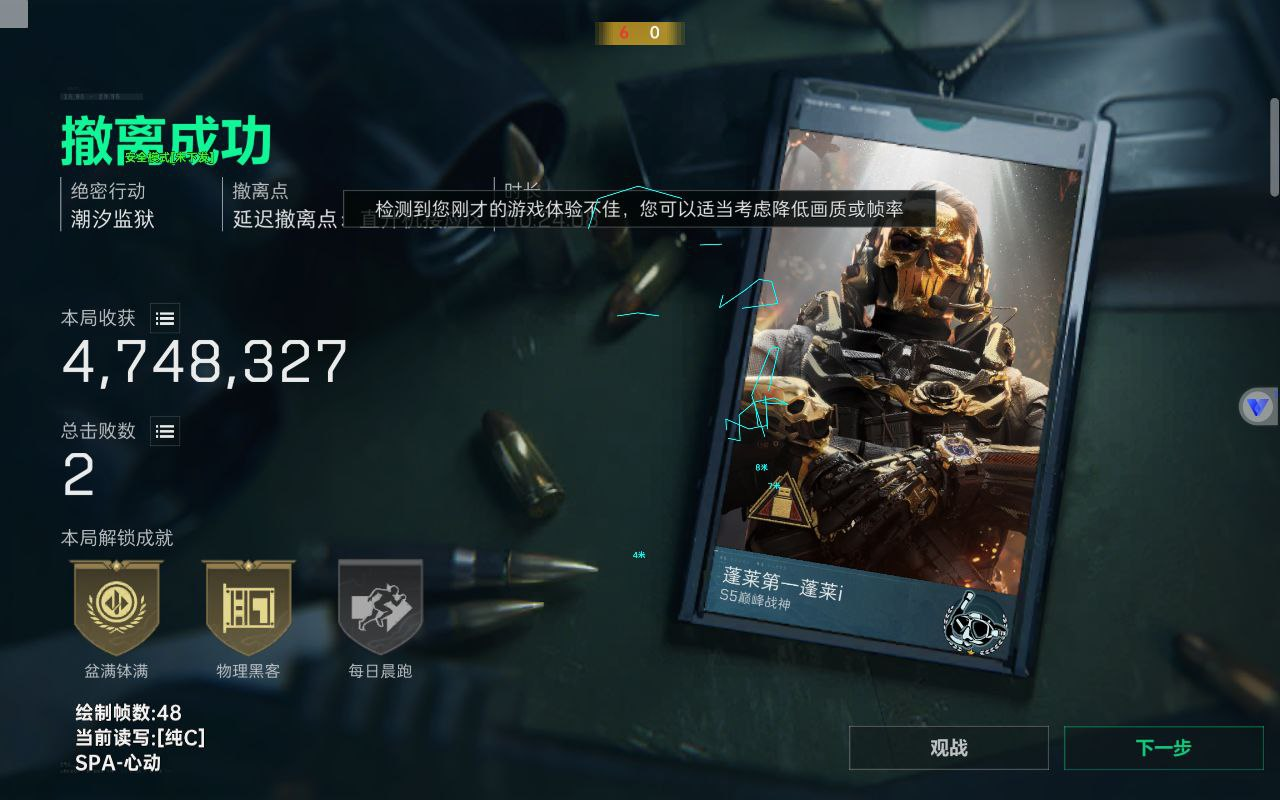The image size is (1280, 800).
Task: Open the 总击败数 details list icon
Action: 164,431
